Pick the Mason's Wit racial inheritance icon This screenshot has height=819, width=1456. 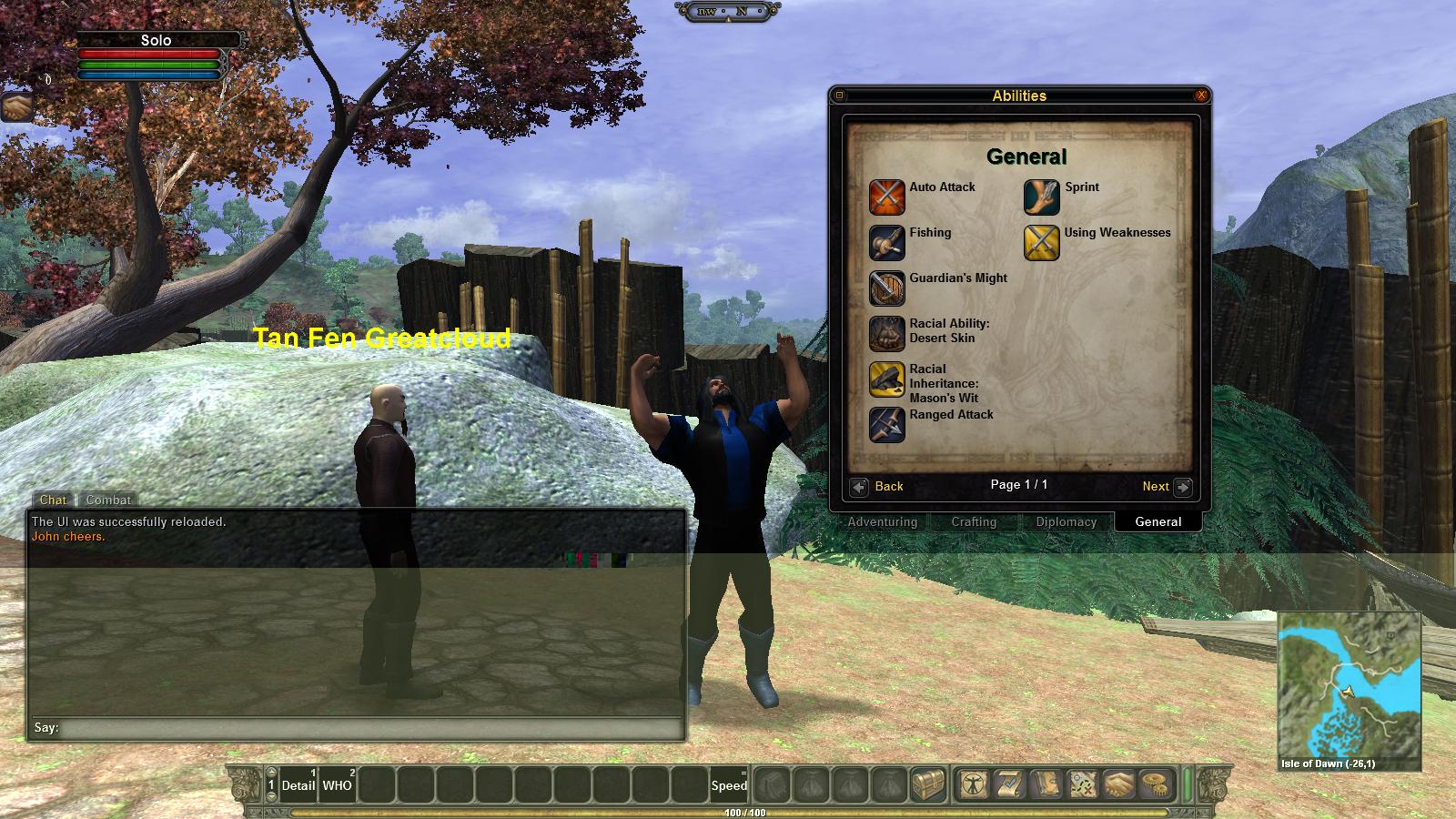pos(886,379)
